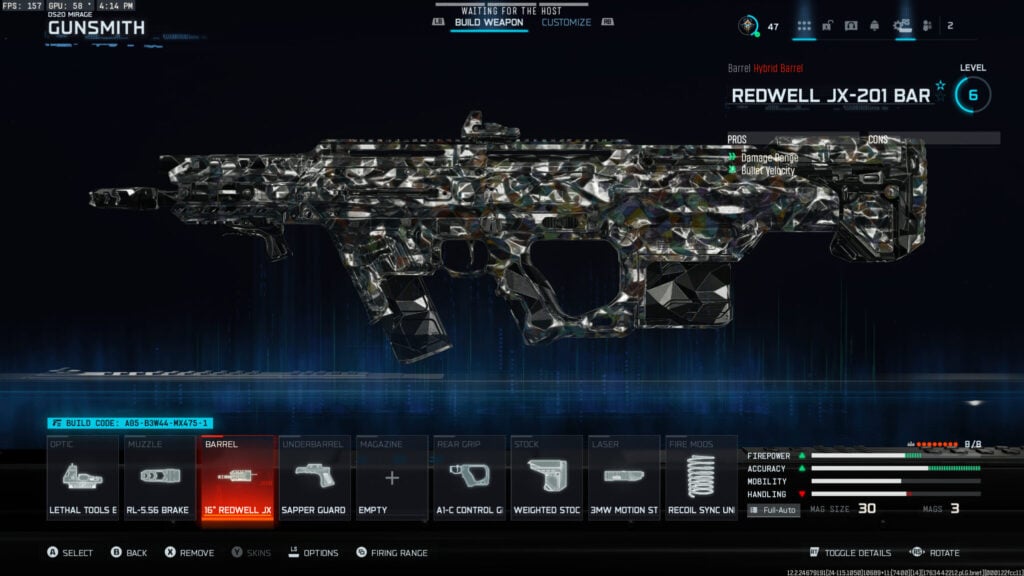Viewport: 1024px width, 576px height.
Task: Open the 3MW Motion laser slot
Action: tap(623, 478)
